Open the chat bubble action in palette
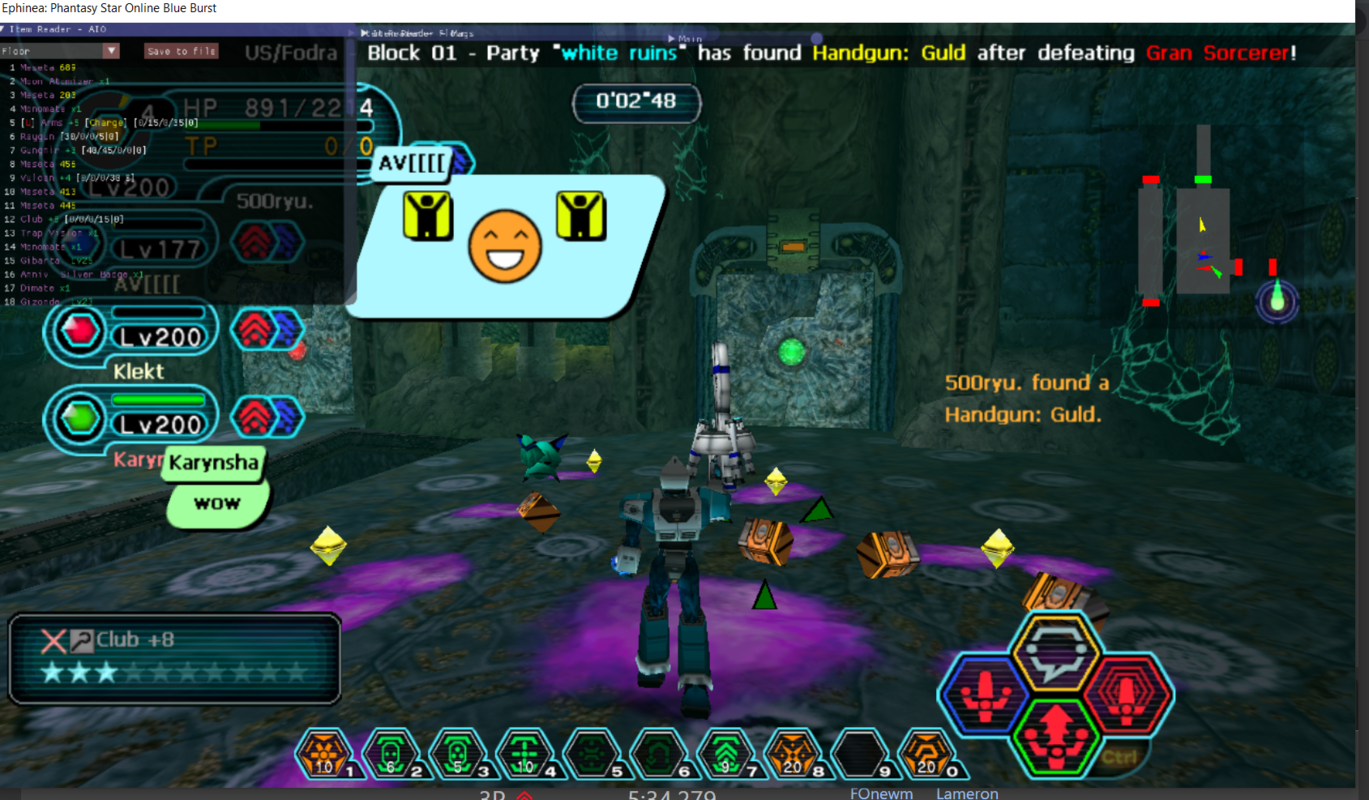The width and height of the screenshot is (1369, 800). tap(1055, 652)
